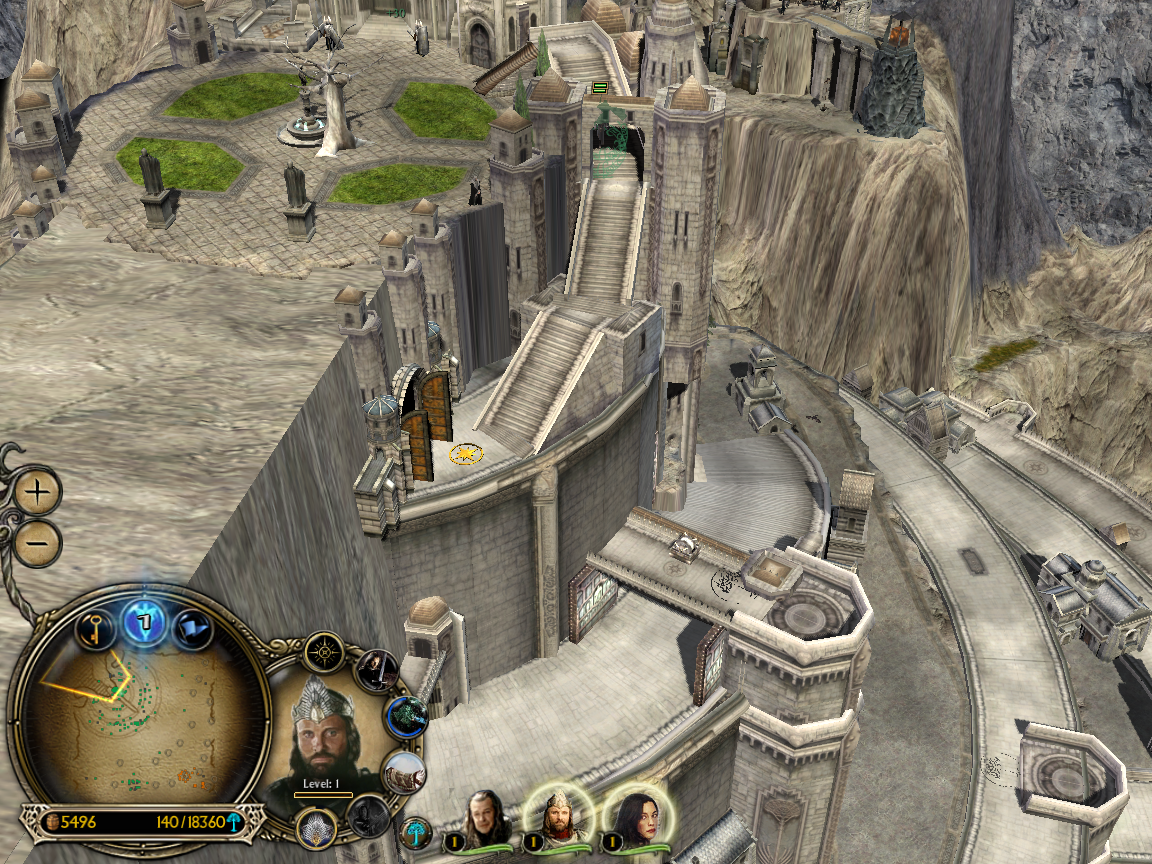The width and height of the screenshot is (1152, 864).
Task: Use the swordsman ability icon
Action: pos(378,669)
